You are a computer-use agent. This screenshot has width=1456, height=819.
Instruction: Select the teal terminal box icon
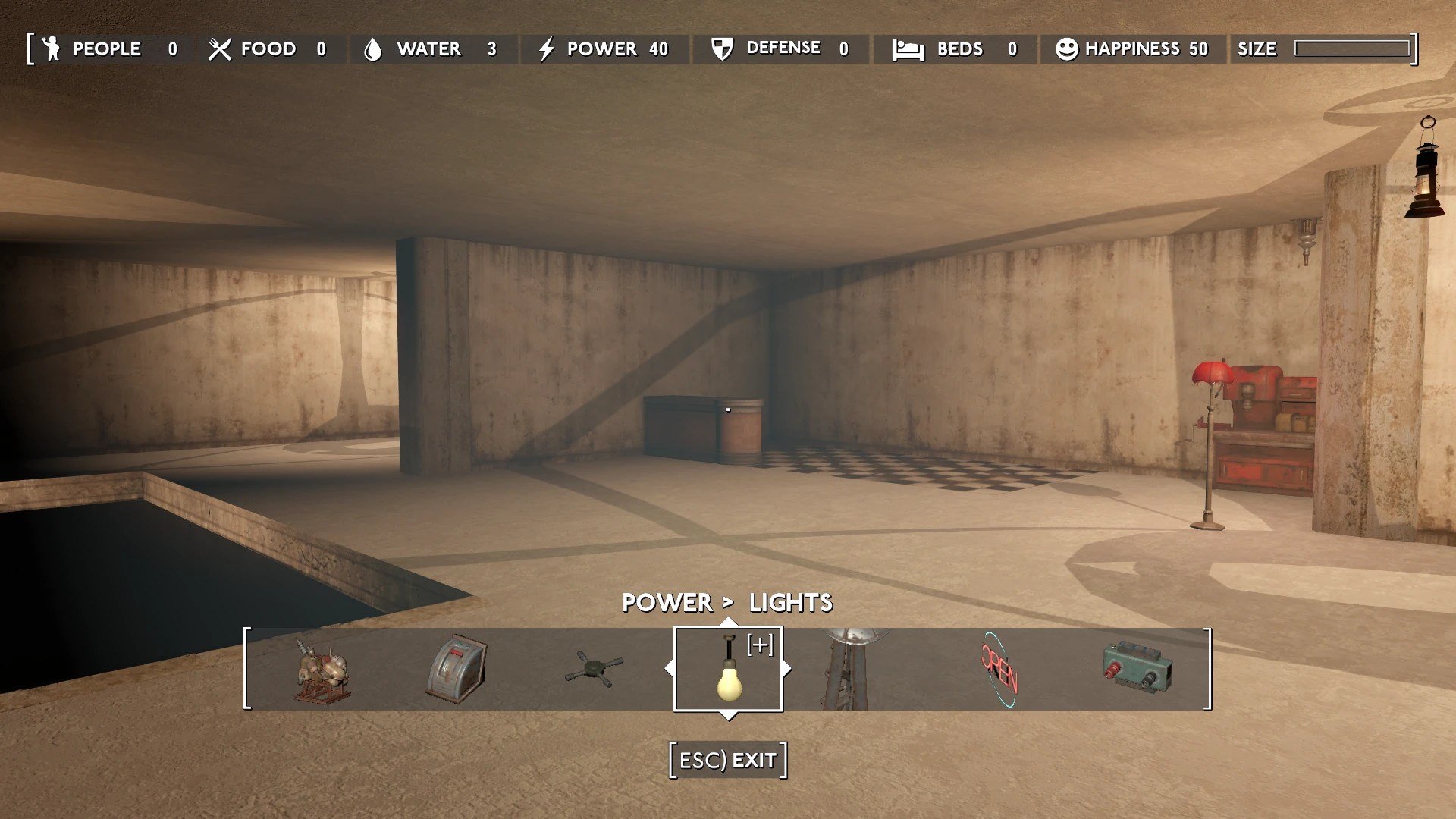pos(1137,668)
